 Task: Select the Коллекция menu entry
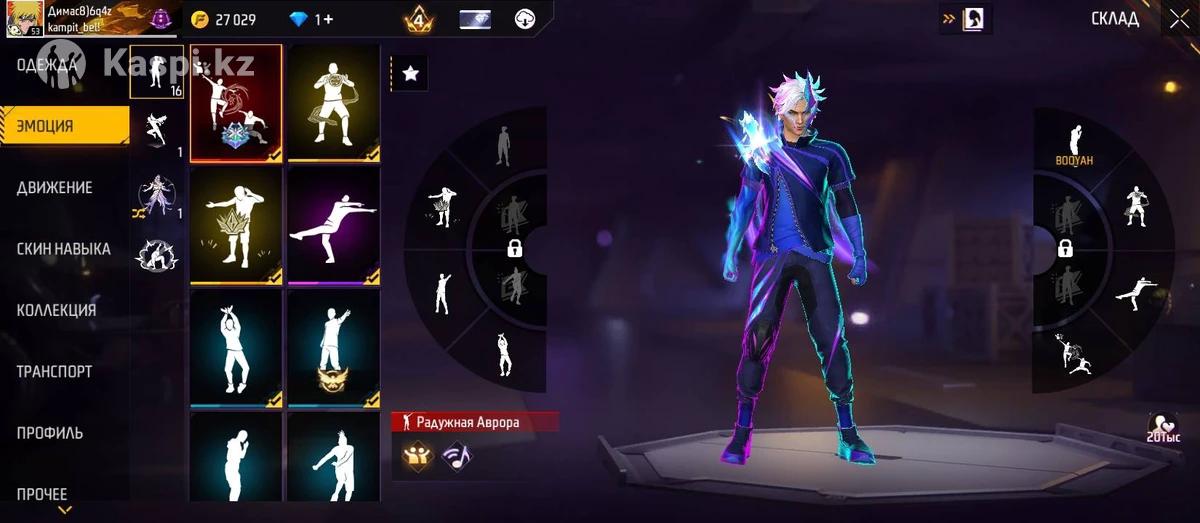(x=56, y=310)
